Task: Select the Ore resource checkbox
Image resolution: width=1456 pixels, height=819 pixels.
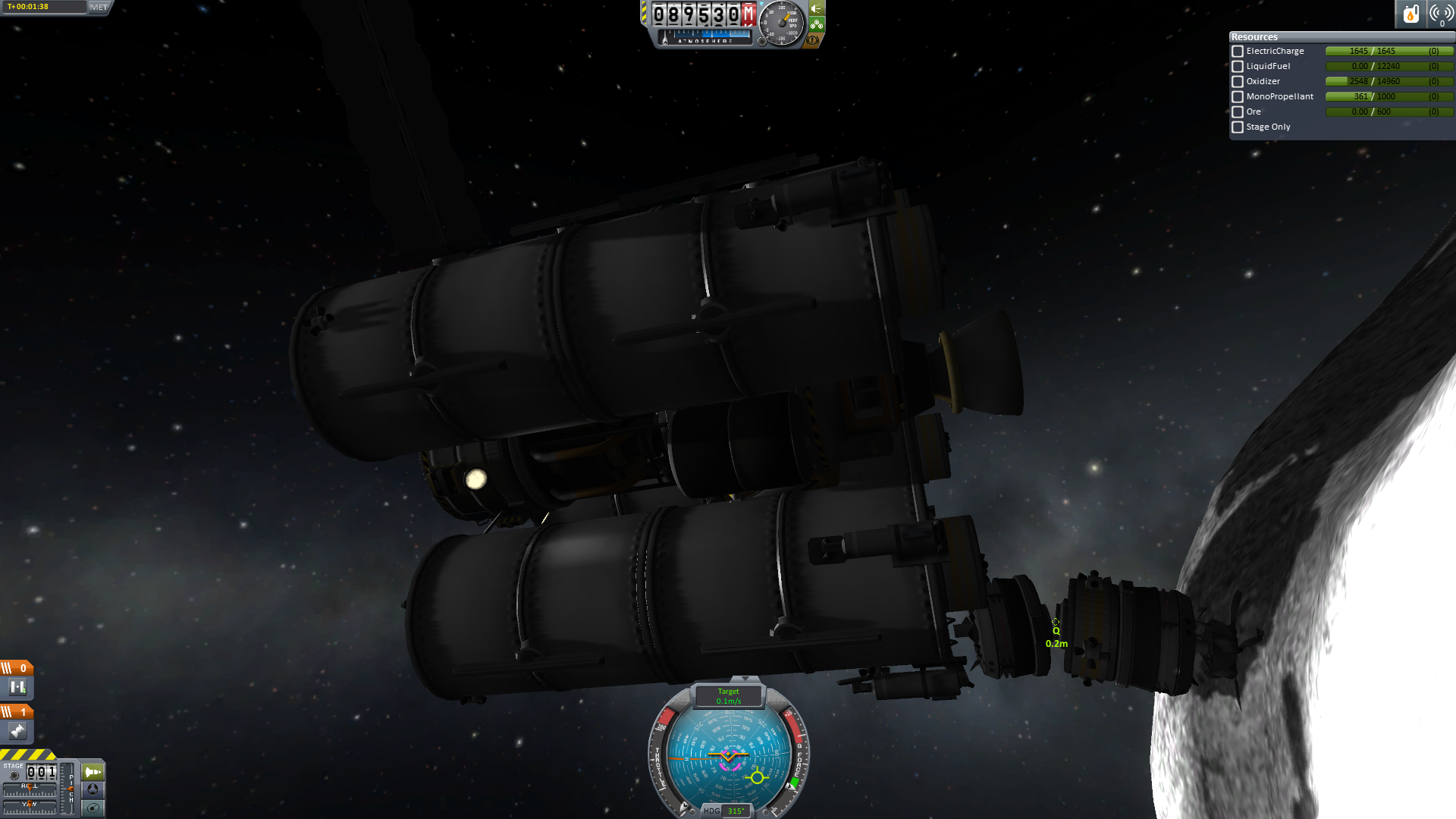Action: (1238, 112)
